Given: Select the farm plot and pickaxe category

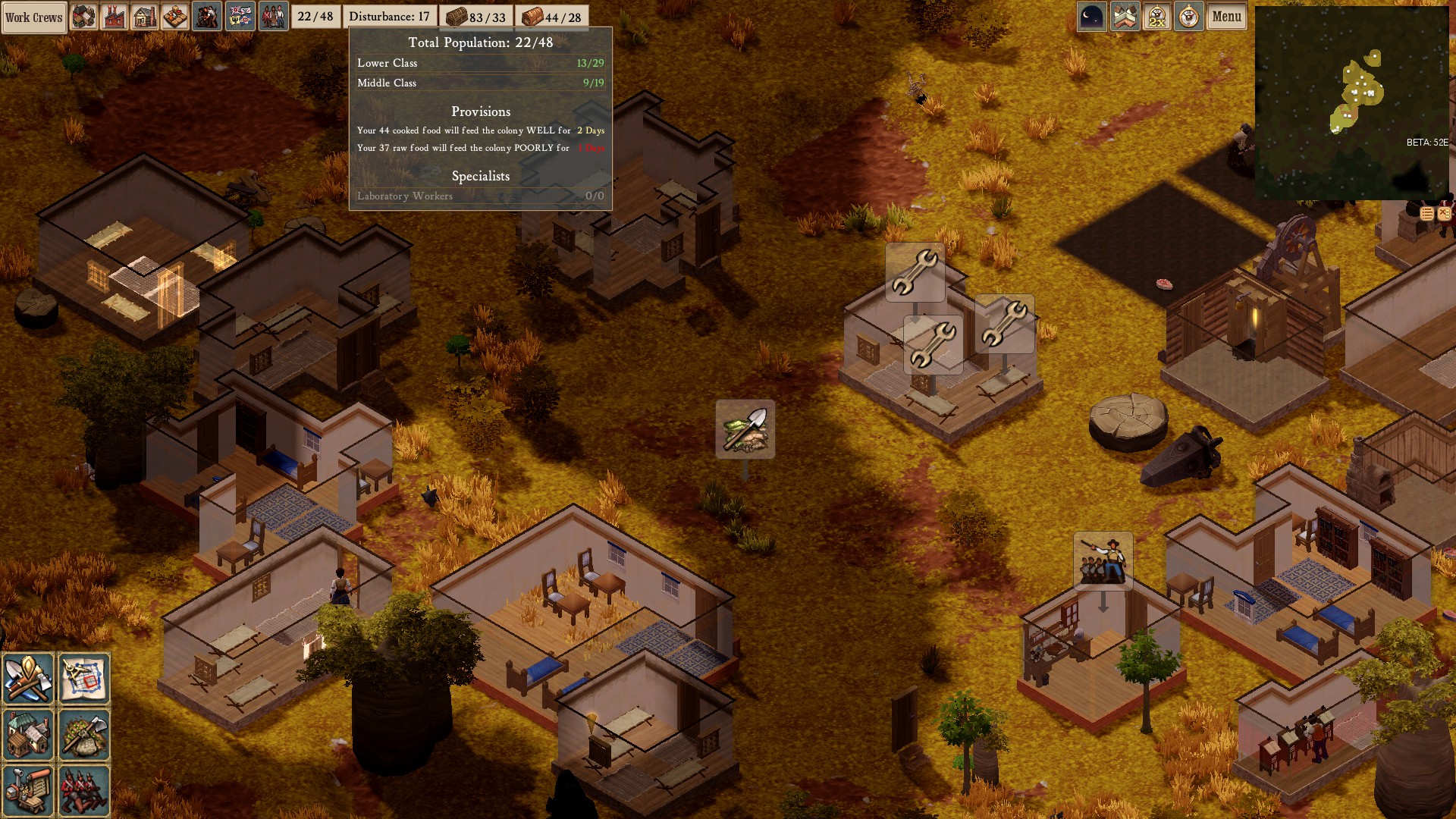Looking at the screenshot, I should (x=84, y=734).
